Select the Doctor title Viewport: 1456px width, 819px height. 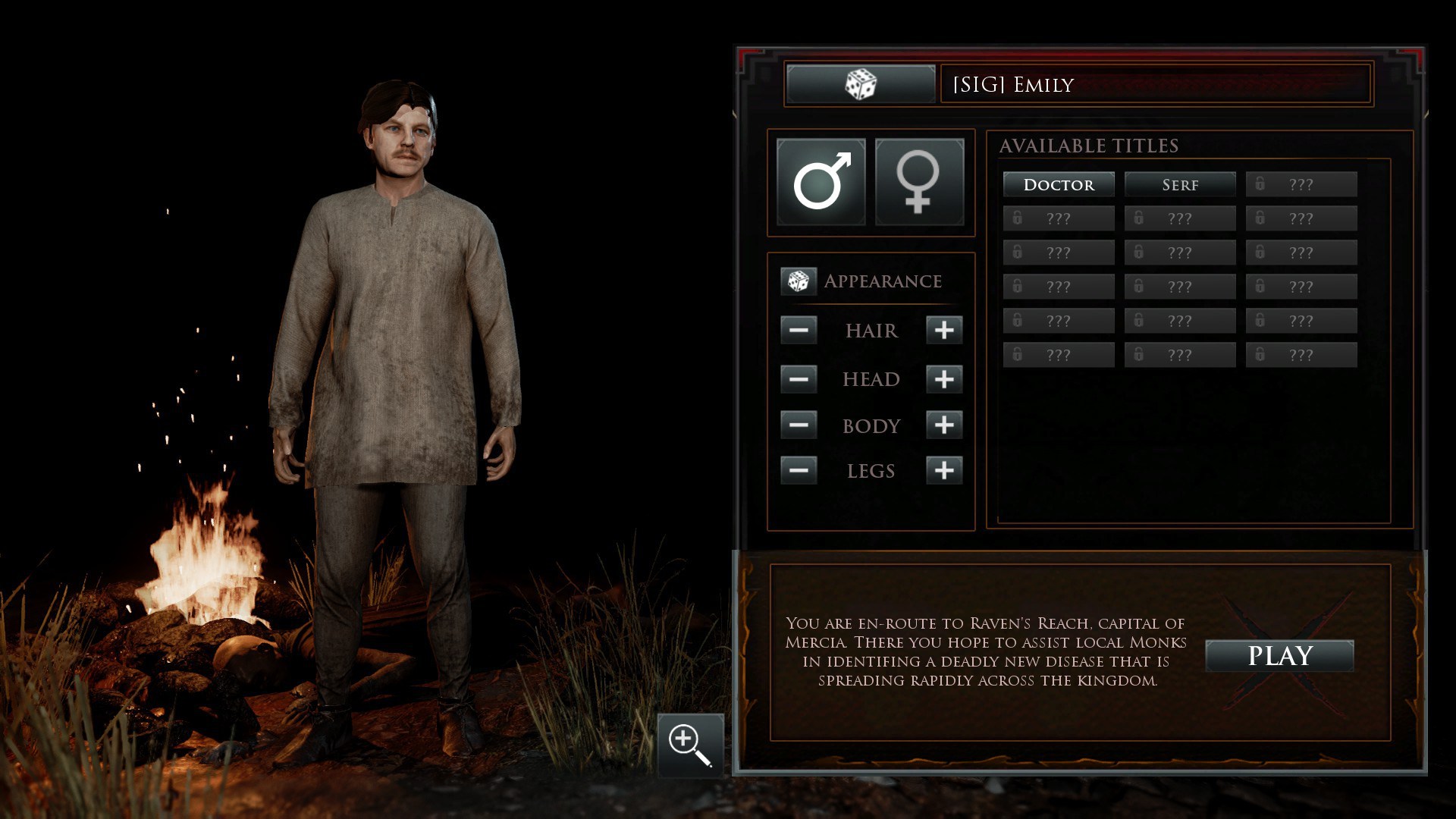pyautogui.click(x=1059, y=184)
